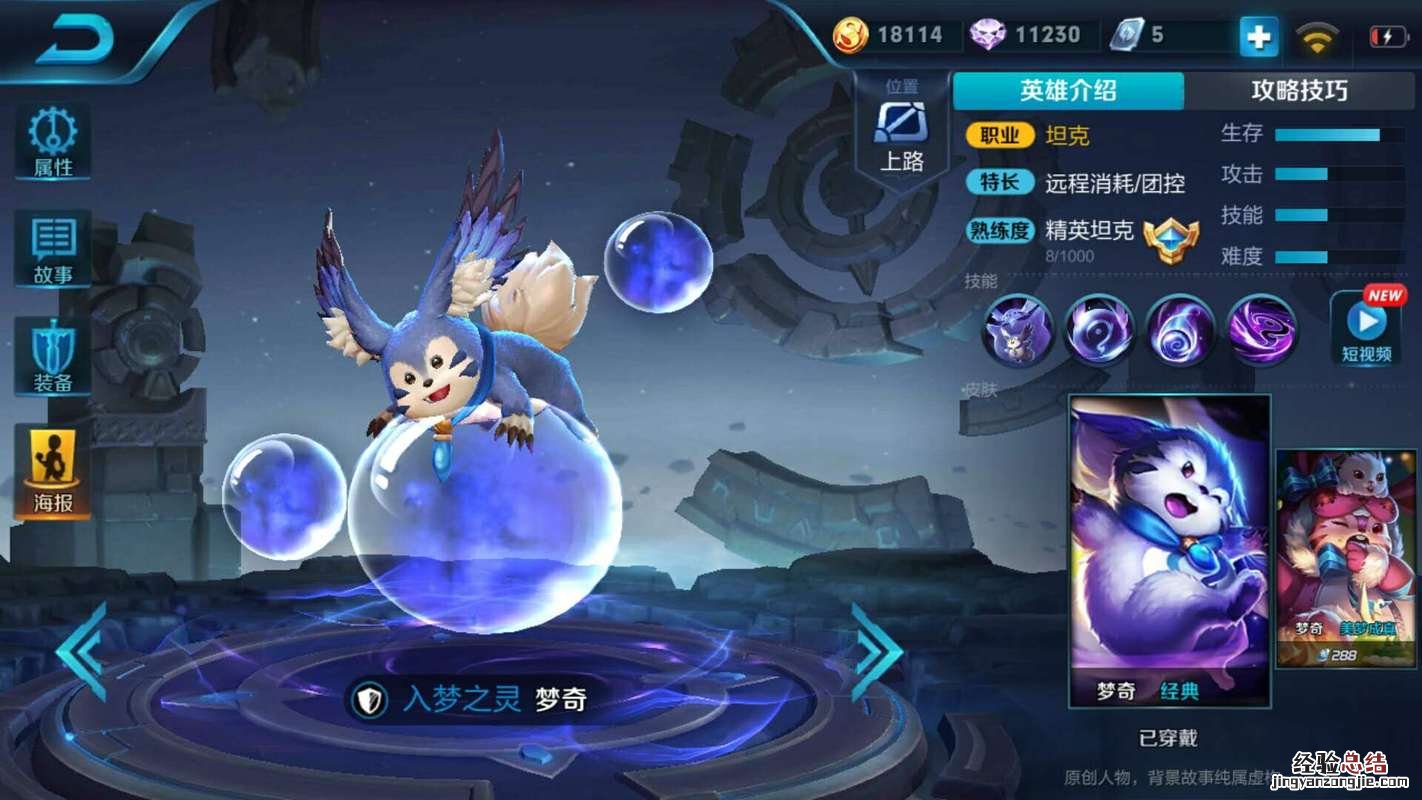Switch to the 攻略技巧 tab

(1299, 91)
